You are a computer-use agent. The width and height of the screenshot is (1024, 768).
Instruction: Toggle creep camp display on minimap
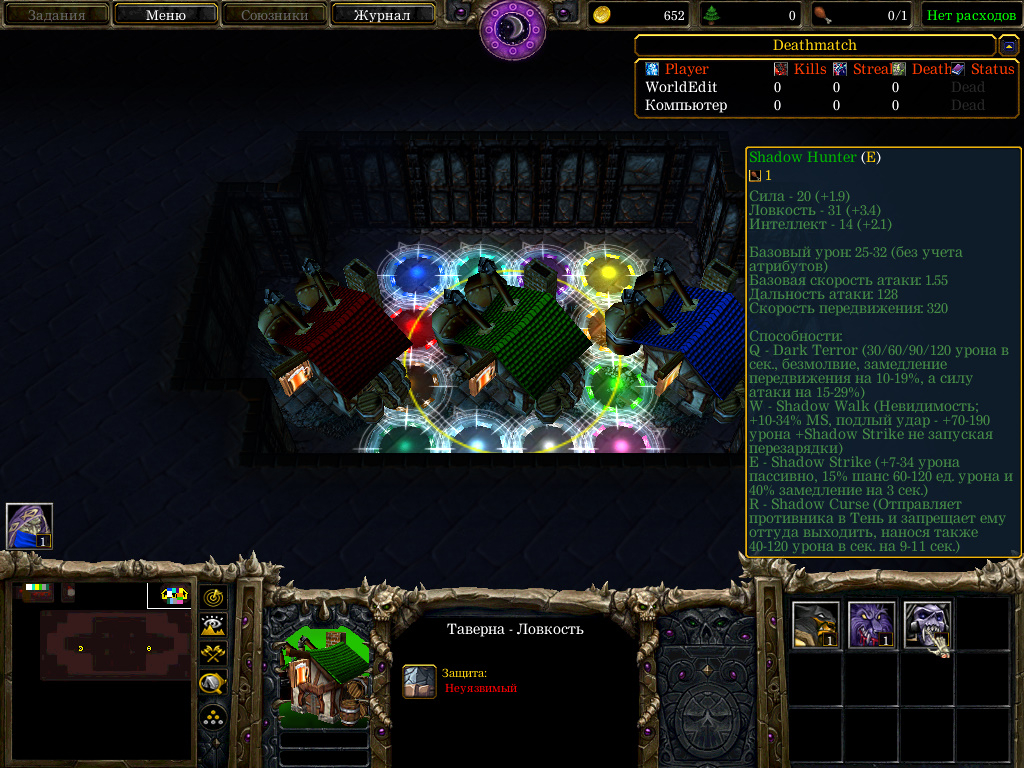tap(213, 684)
